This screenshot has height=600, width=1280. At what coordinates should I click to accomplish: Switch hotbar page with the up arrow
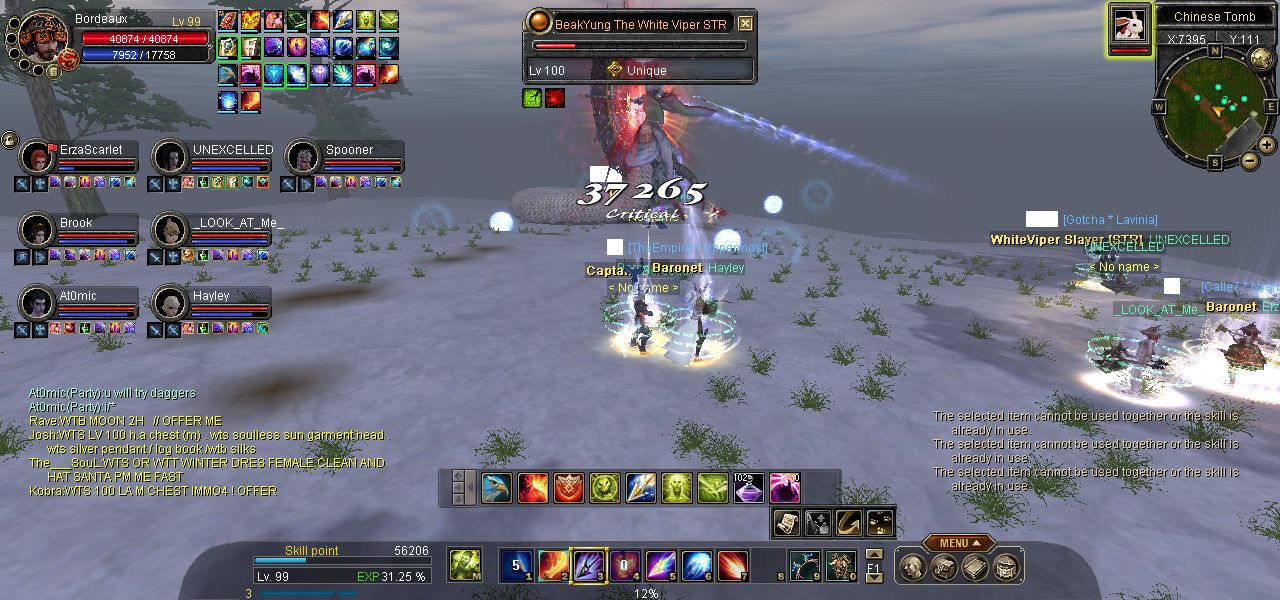874,554
